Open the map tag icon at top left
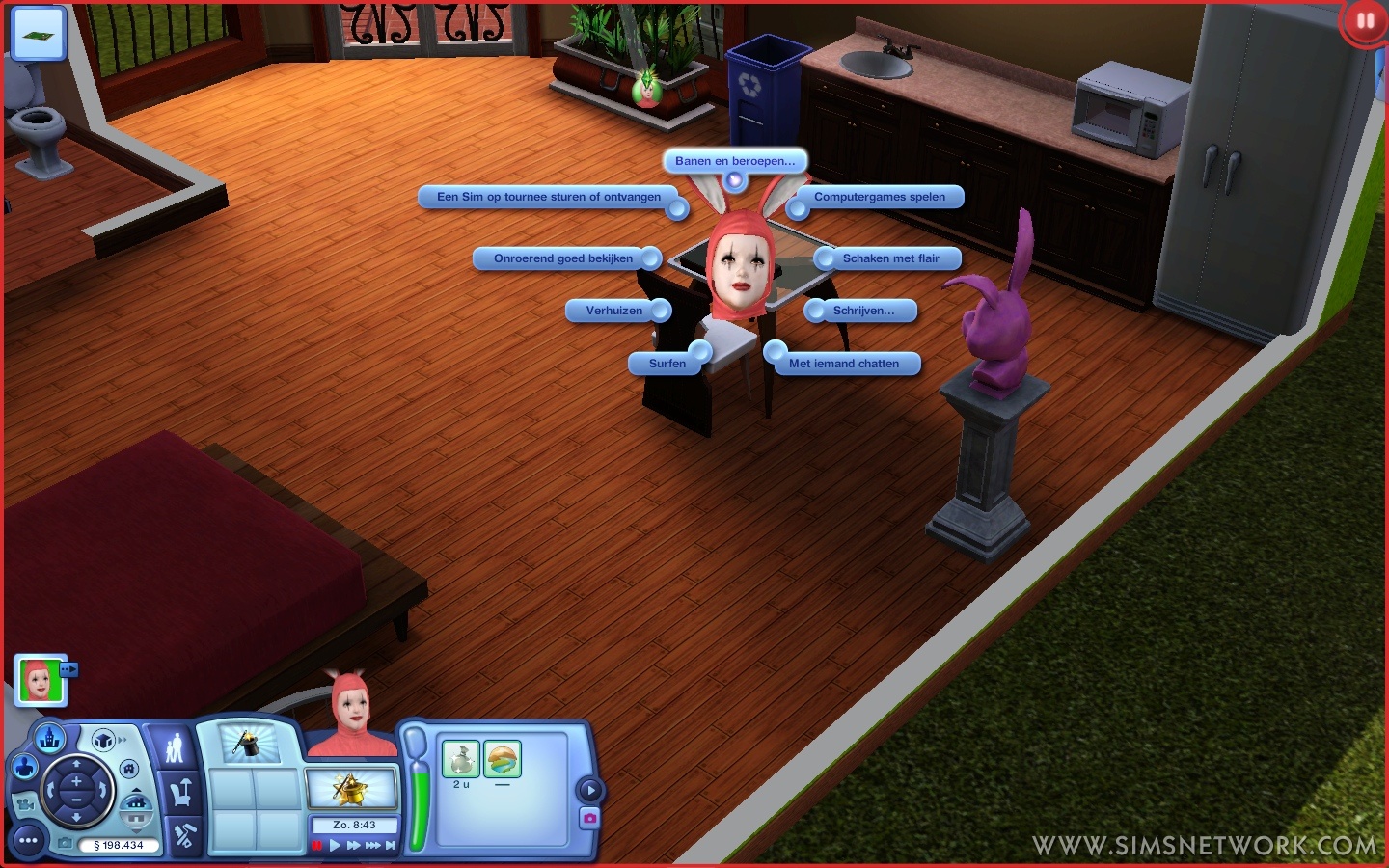Image resolution: width=1389 pixels, height=868 pixels. (x=38, y=33)
